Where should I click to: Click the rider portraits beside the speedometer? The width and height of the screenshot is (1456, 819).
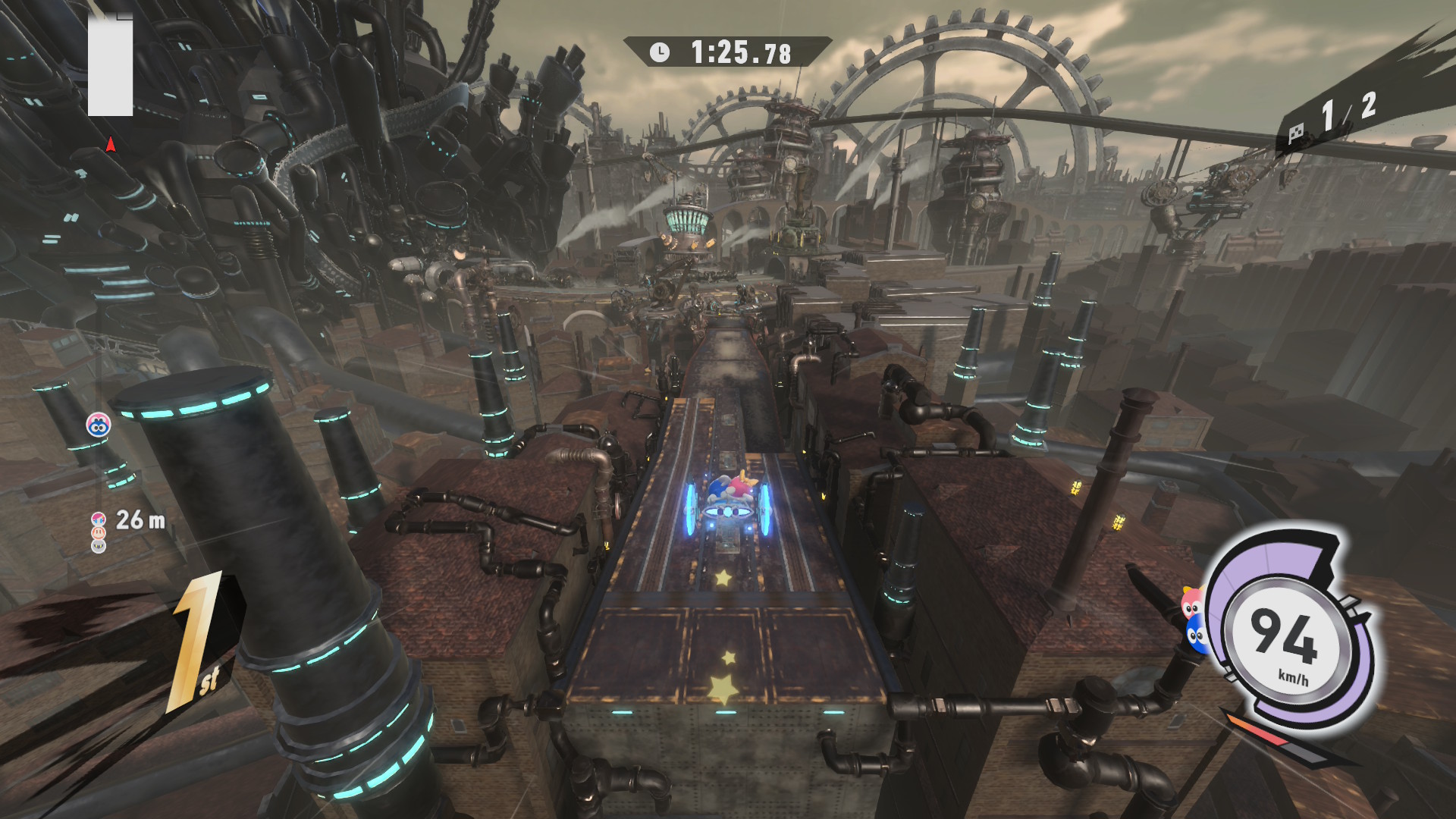click(x=1194, y=620)
